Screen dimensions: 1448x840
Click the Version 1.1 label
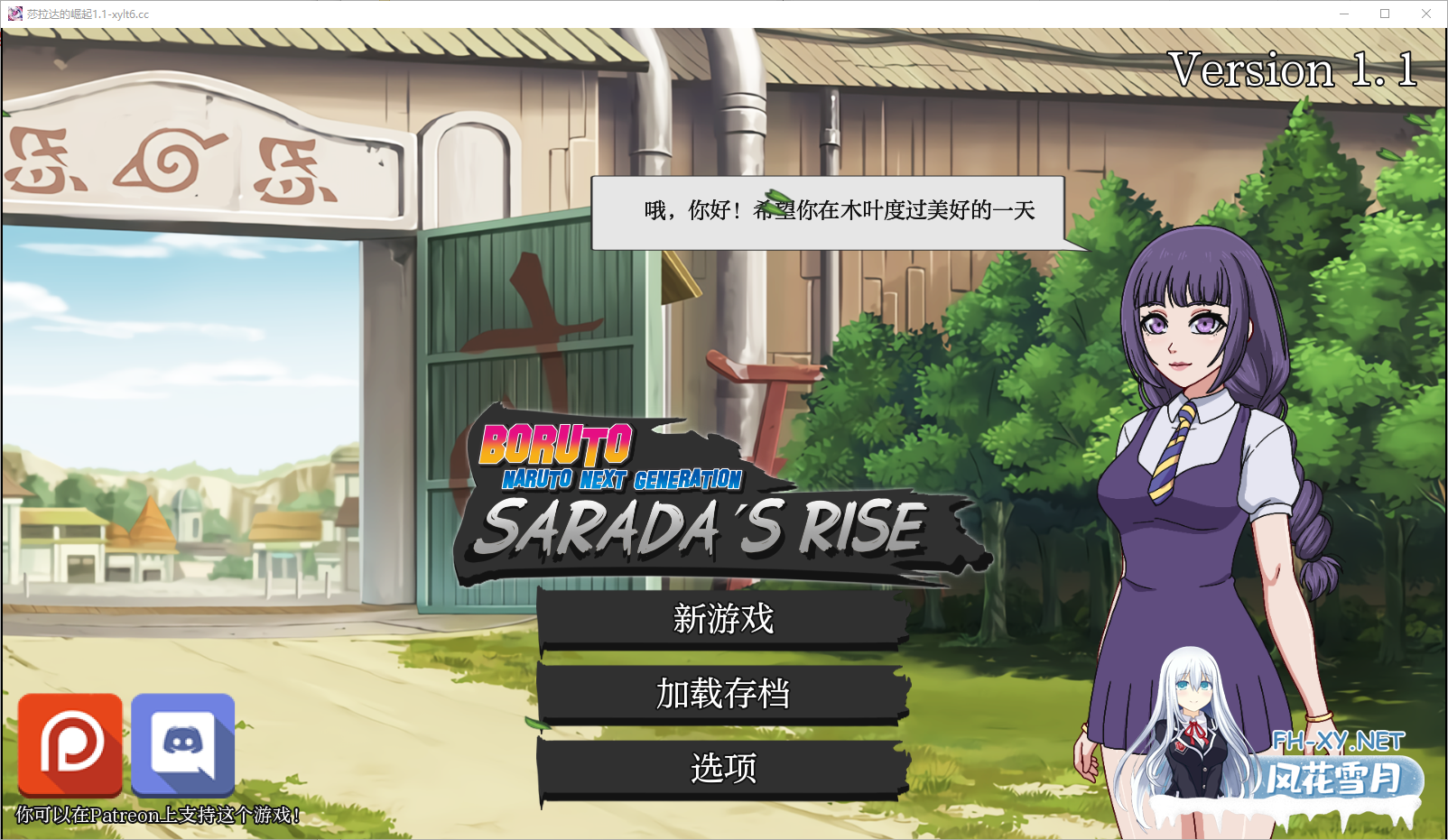click(x=1293, y=70)
